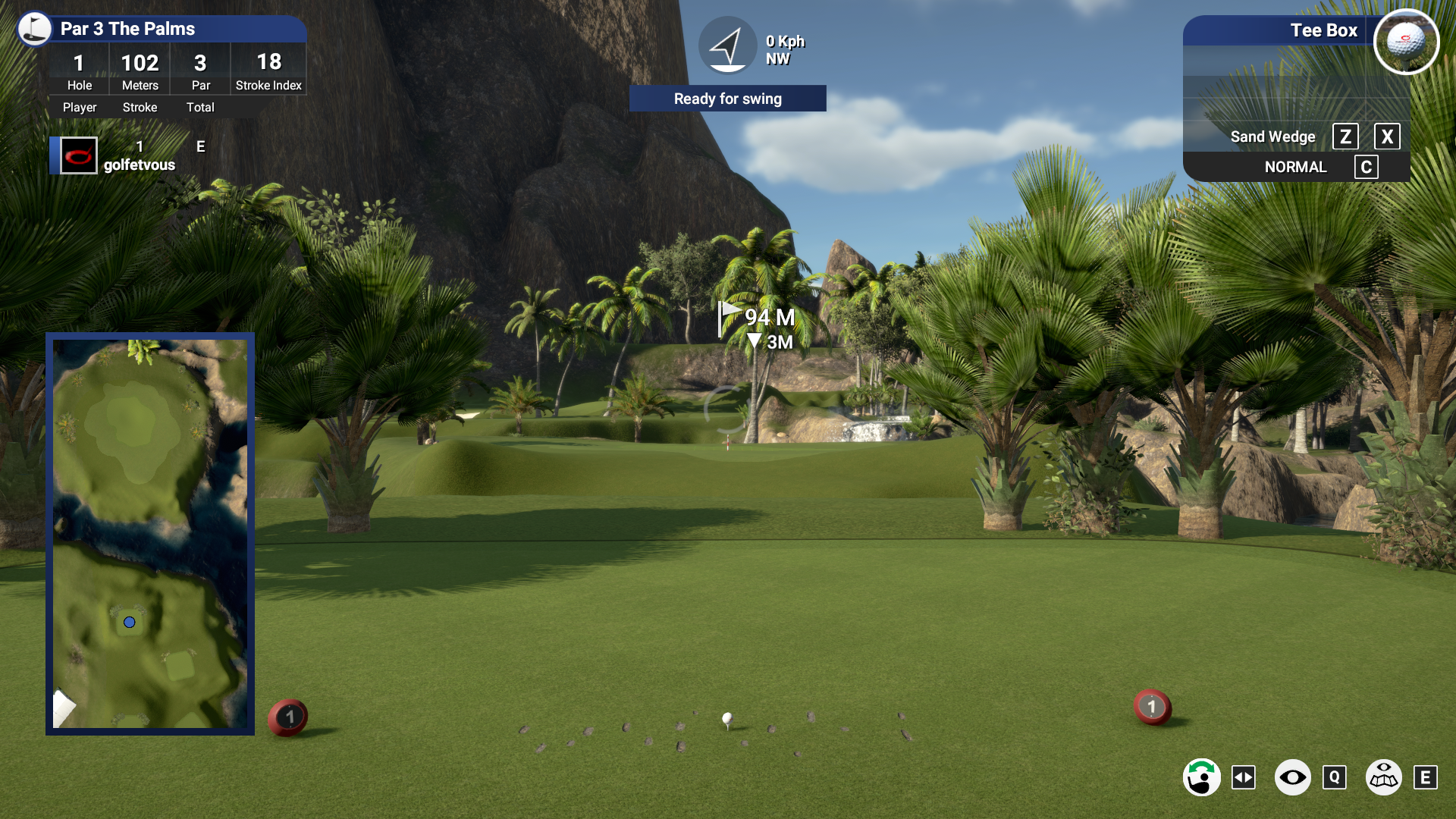This screenshot has width=1456, height=819.
Task: Change the NORMAL shot type
Action: [1295, 167]
